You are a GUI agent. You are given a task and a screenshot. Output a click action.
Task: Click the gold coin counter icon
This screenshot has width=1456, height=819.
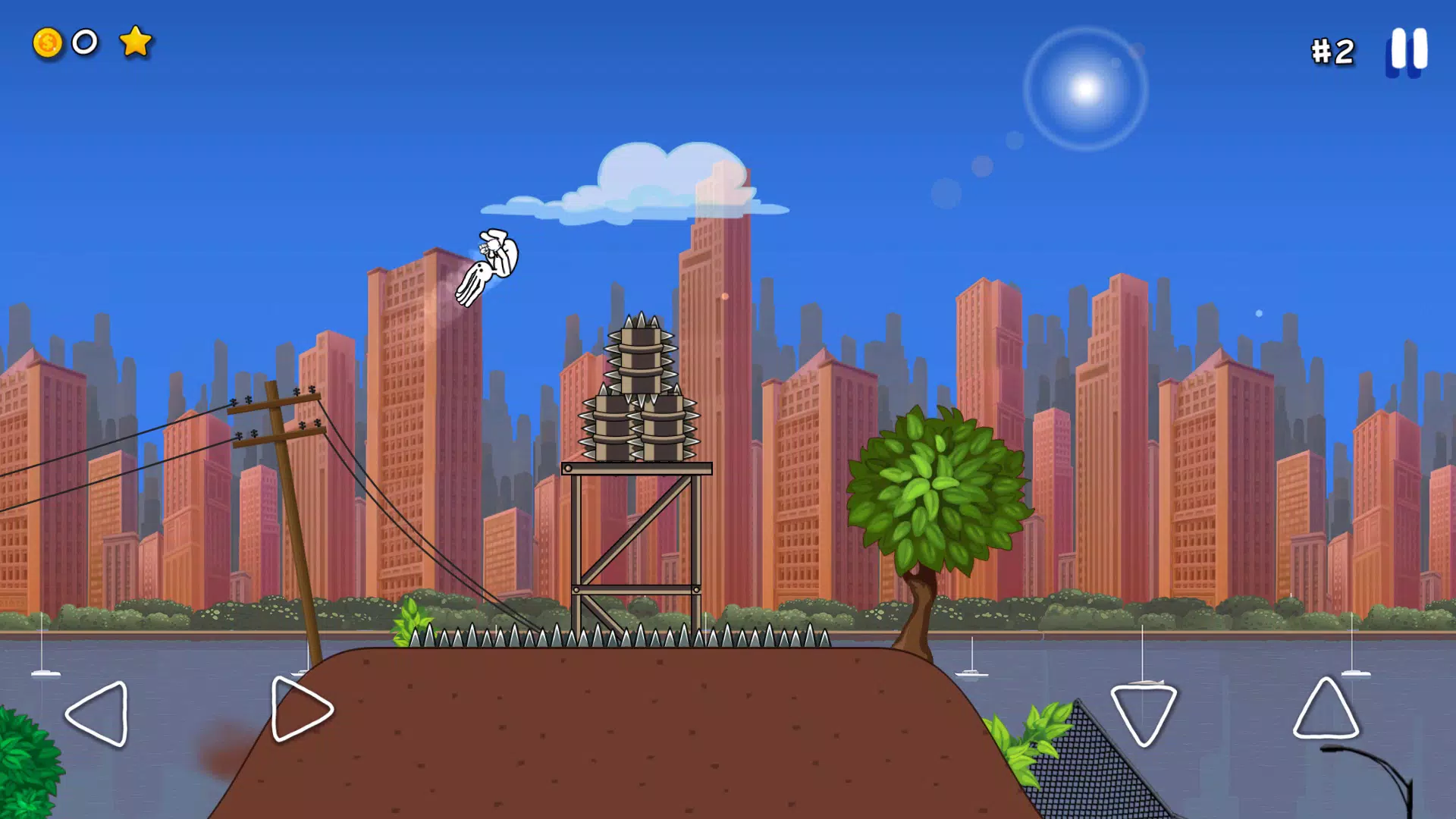[x=47, y=44]
